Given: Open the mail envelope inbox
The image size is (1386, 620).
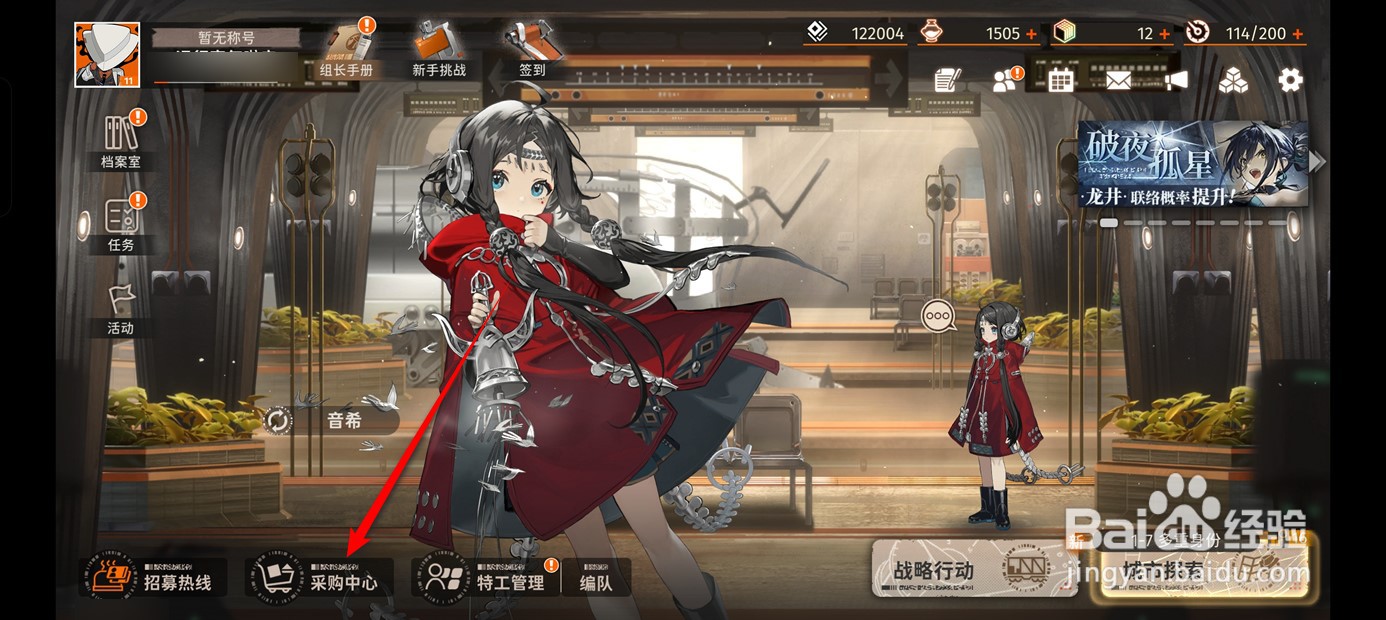Looking at the screenshot, I should pyautogui.click(x=1118, y=80).
